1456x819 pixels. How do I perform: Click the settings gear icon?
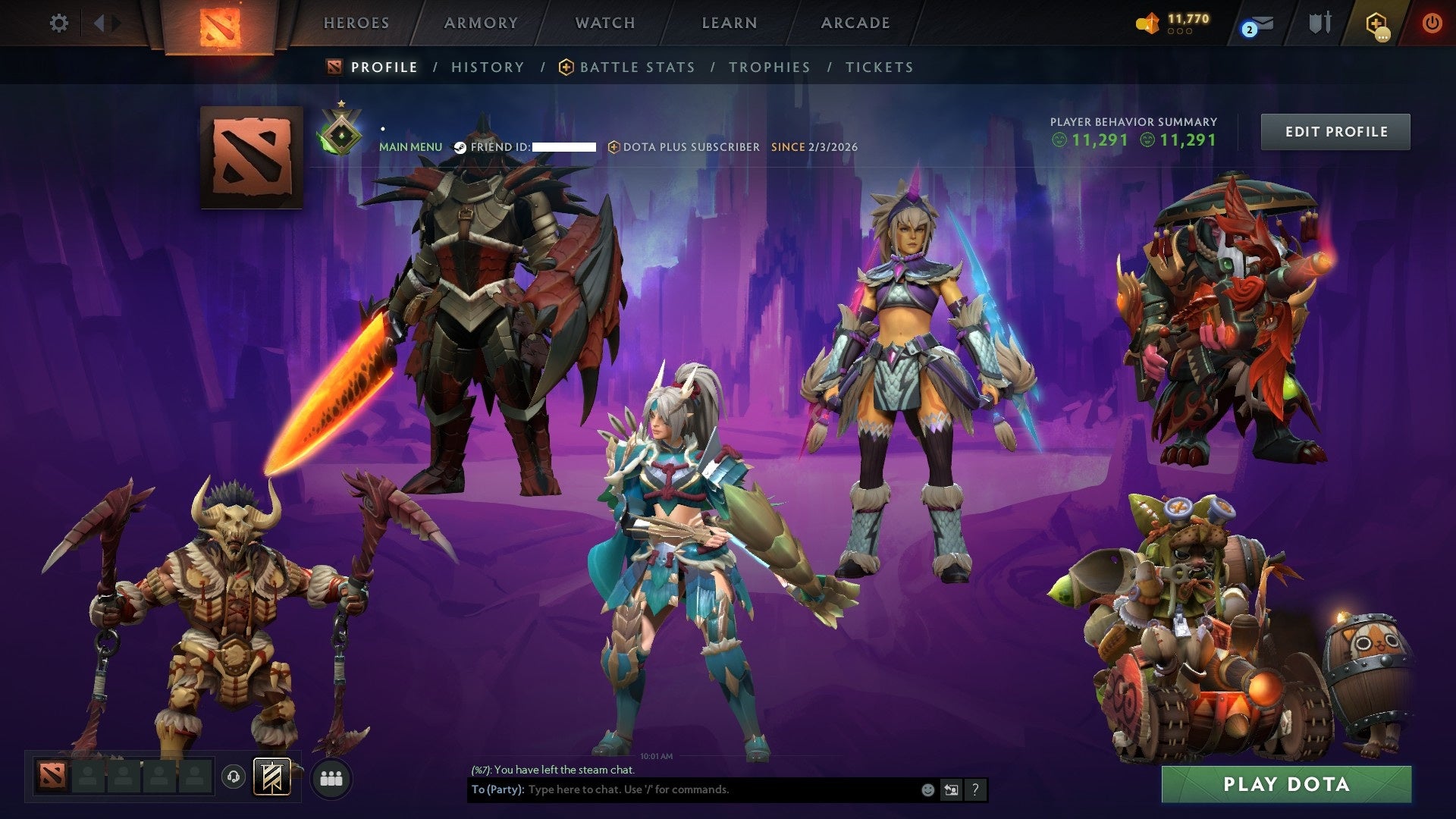(58, 24)
